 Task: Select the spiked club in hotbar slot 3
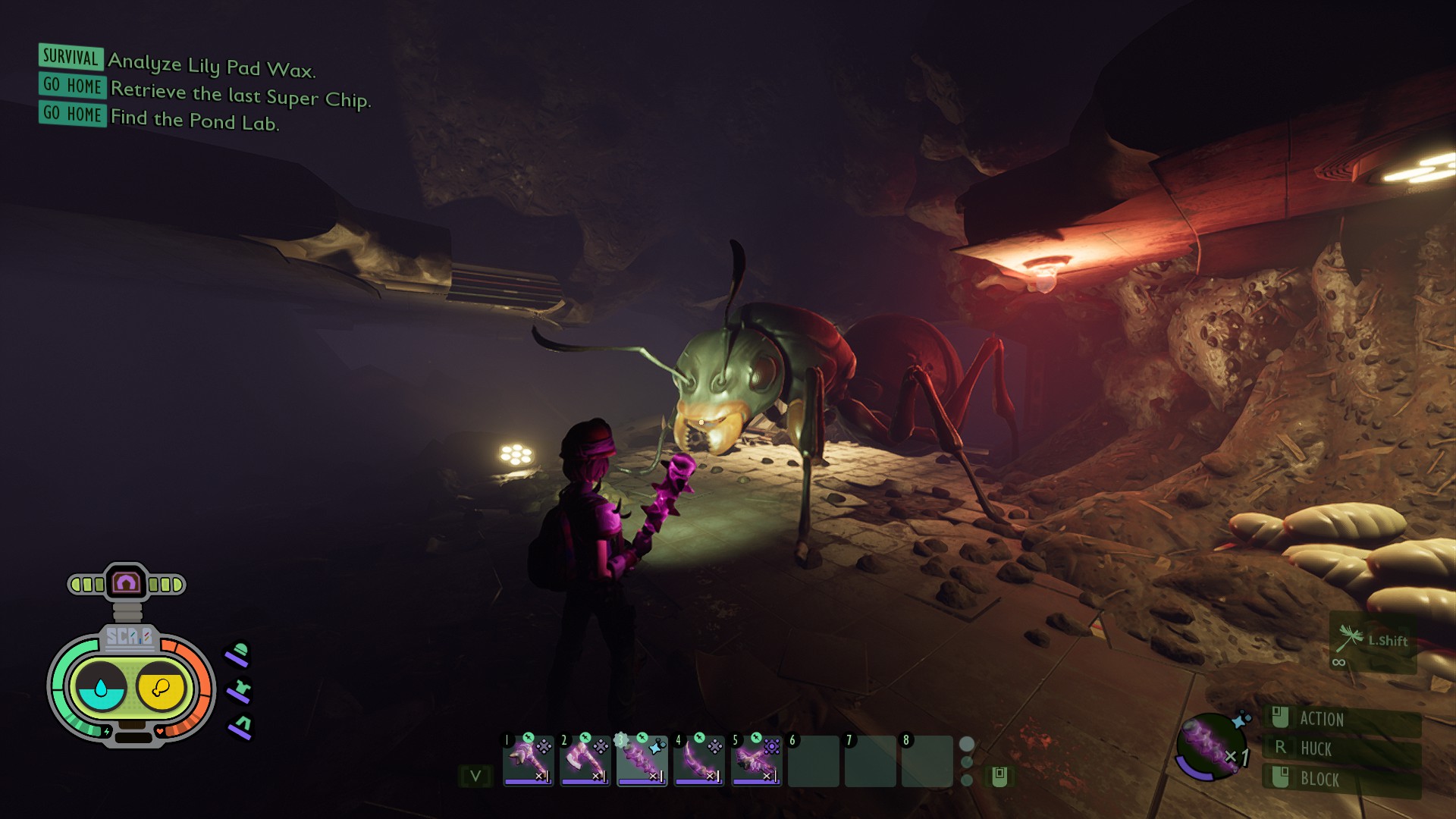click(642, 759)
